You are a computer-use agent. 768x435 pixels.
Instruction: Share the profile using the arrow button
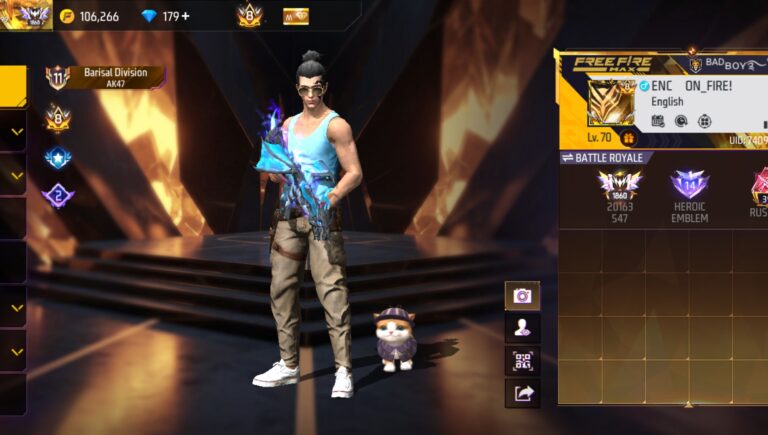click(x=522, y=393)
